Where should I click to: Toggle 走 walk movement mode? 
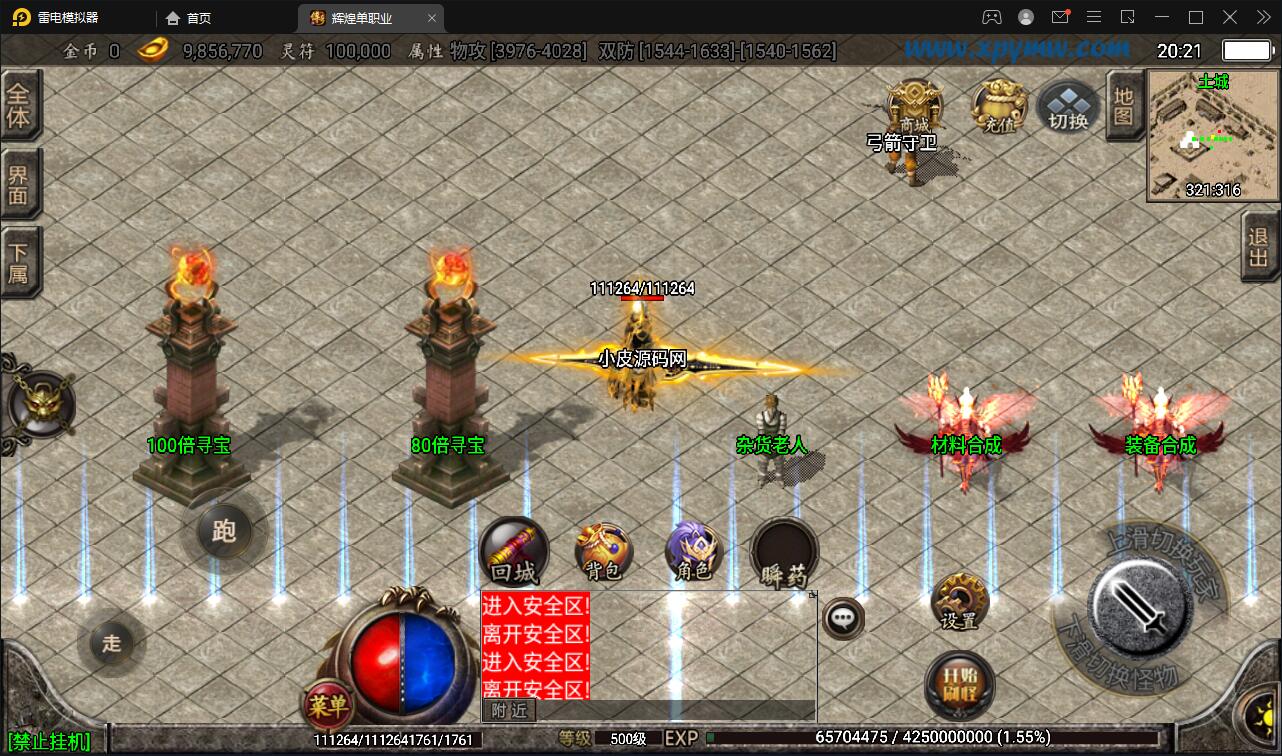[111, 644]
